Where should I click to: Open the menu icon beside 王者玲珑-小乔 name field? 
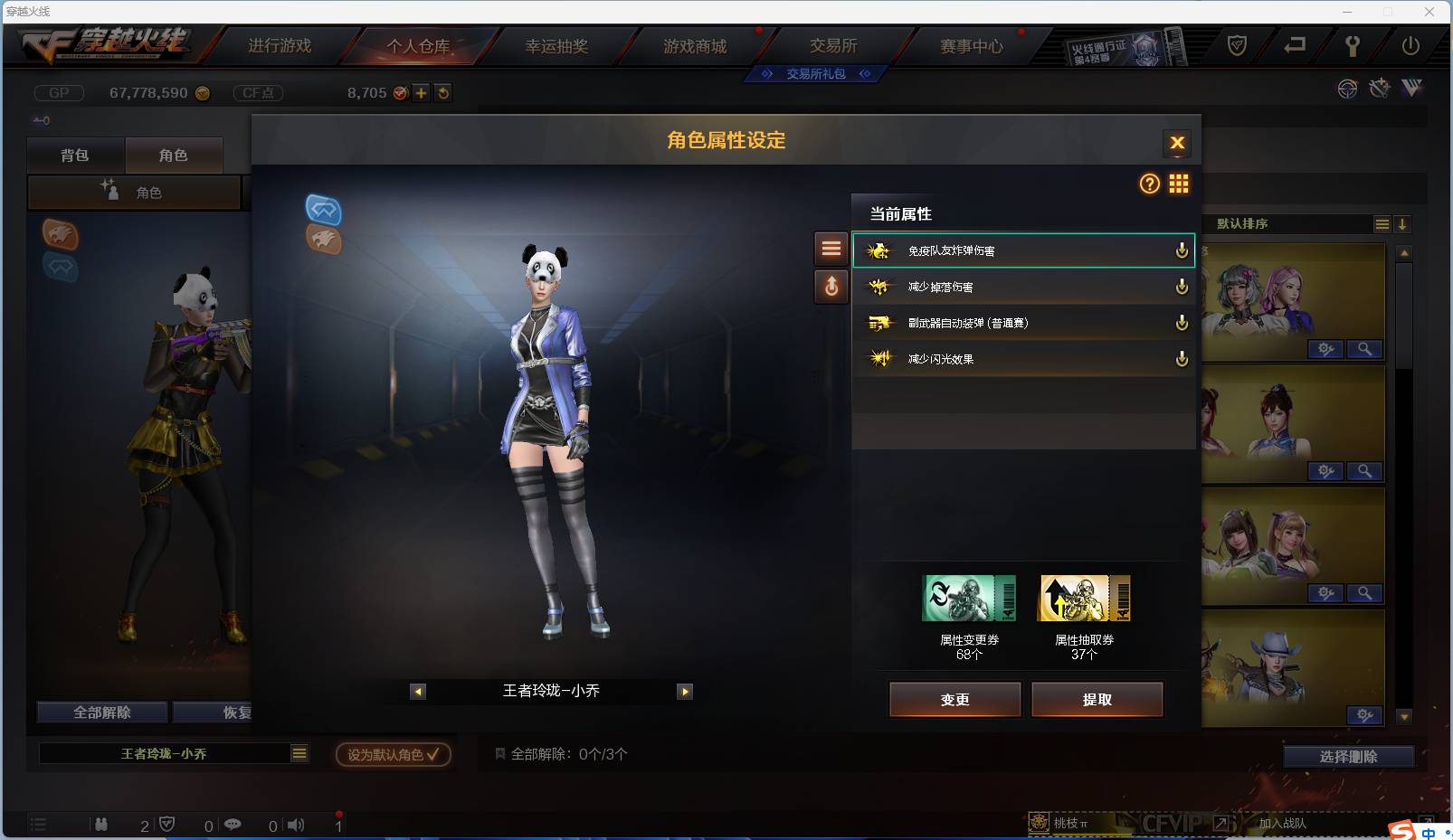click(x=299, y=753)
